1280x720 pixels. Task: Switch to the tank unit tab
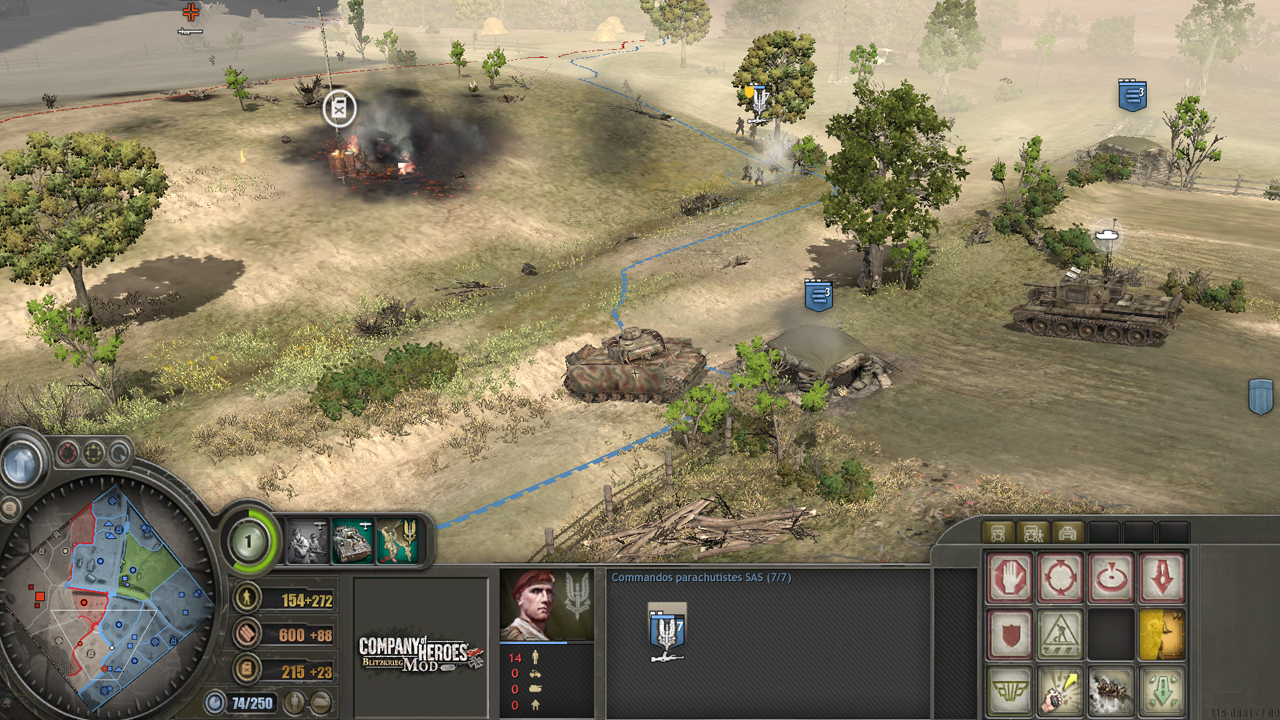click(1069, 531)
